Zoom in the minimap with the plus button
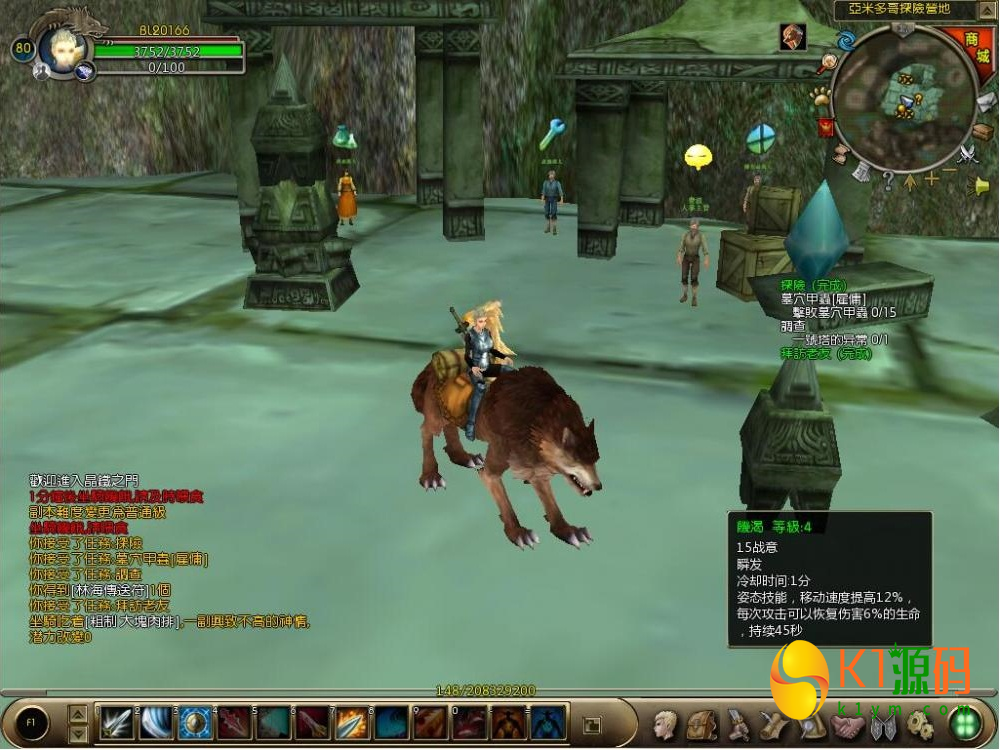This screenshot has height=750, width=1000. point(932,179)
